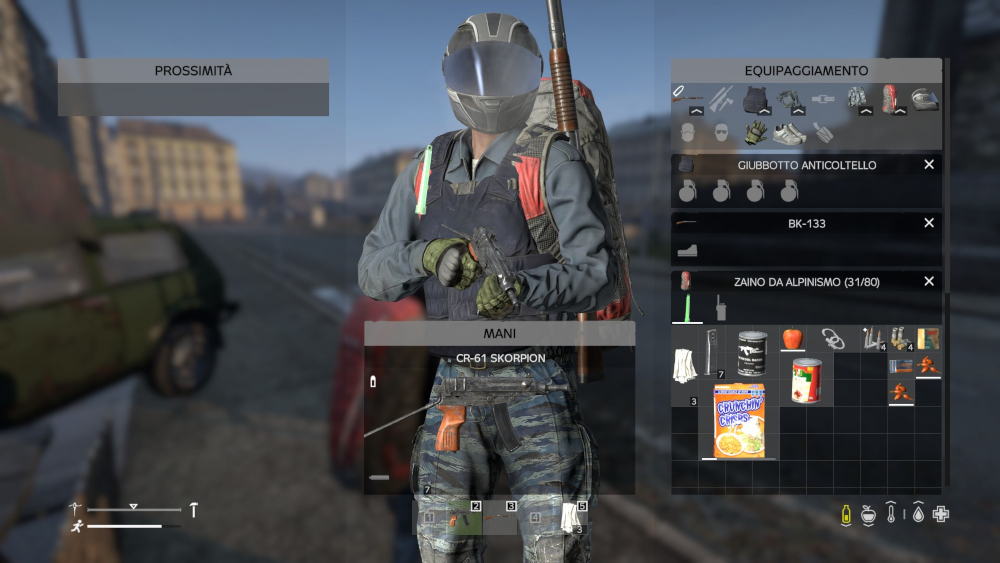This screenshot has width=1000, height=563.
Task: Close the Zaino da Alpinismo backpack panel
Action: click(929, 282)
